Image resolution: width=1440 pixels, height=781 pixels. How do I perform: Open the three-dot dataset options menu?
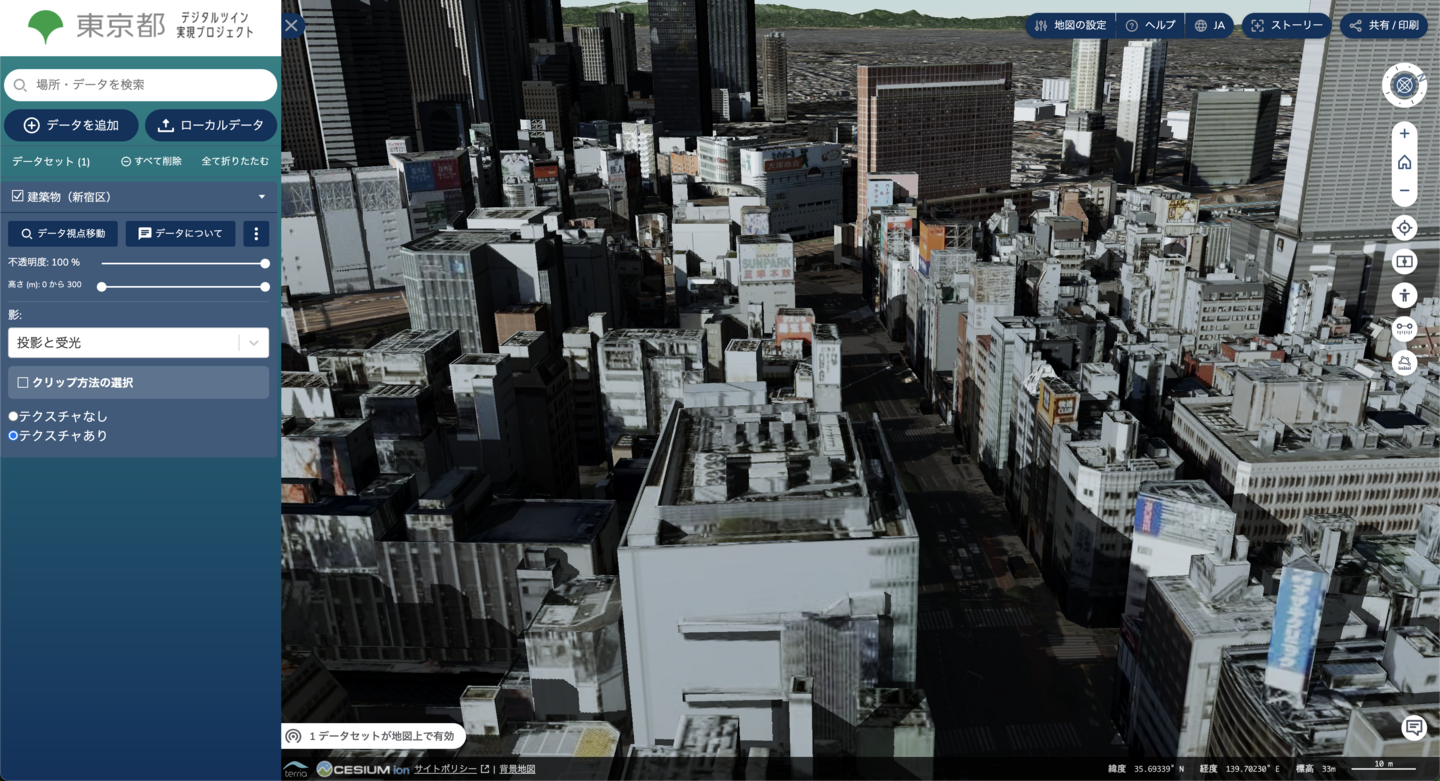click(x=256, y=233)
